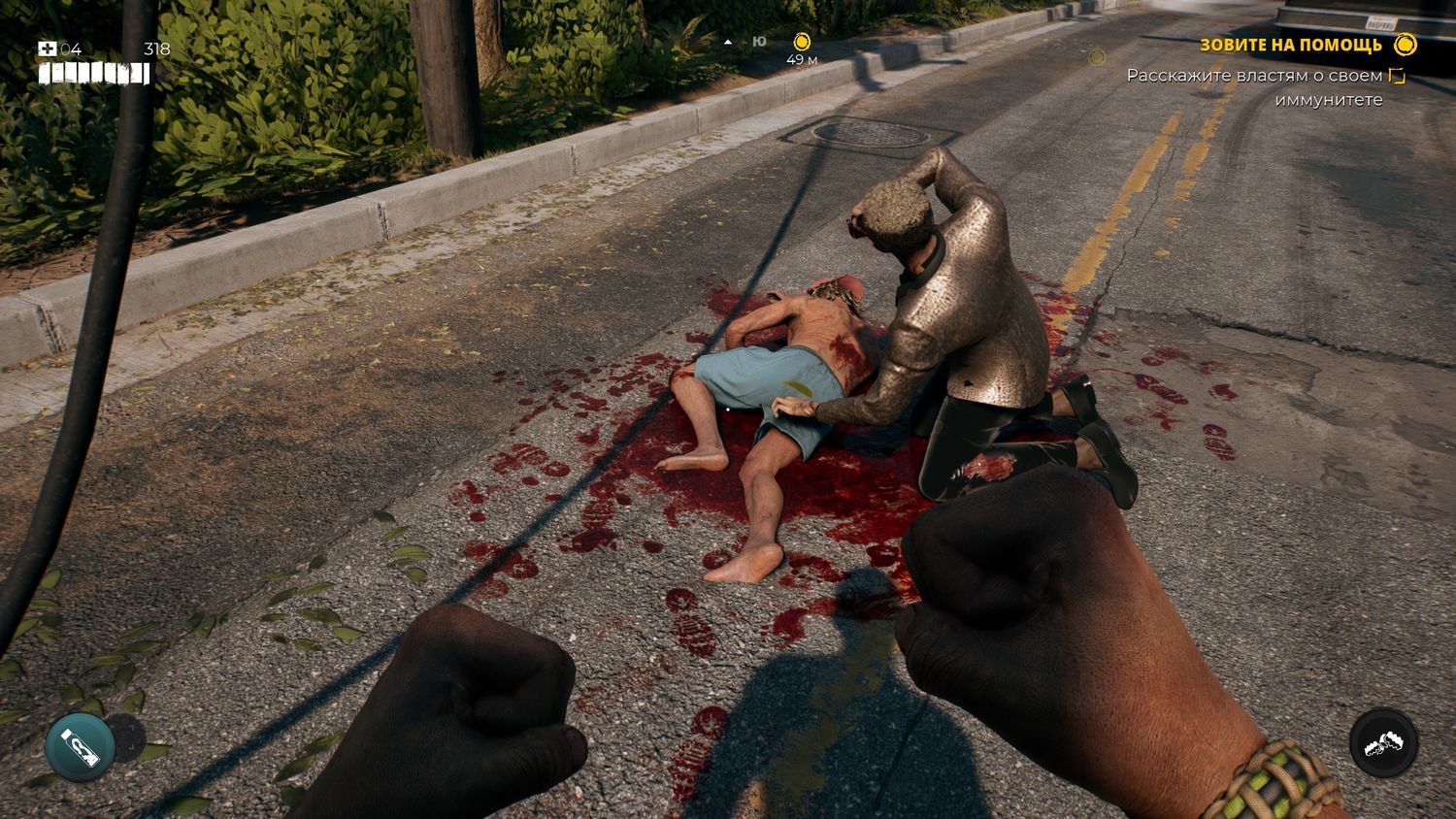Choose the fists weapon icon

[x=1383, y=743]
